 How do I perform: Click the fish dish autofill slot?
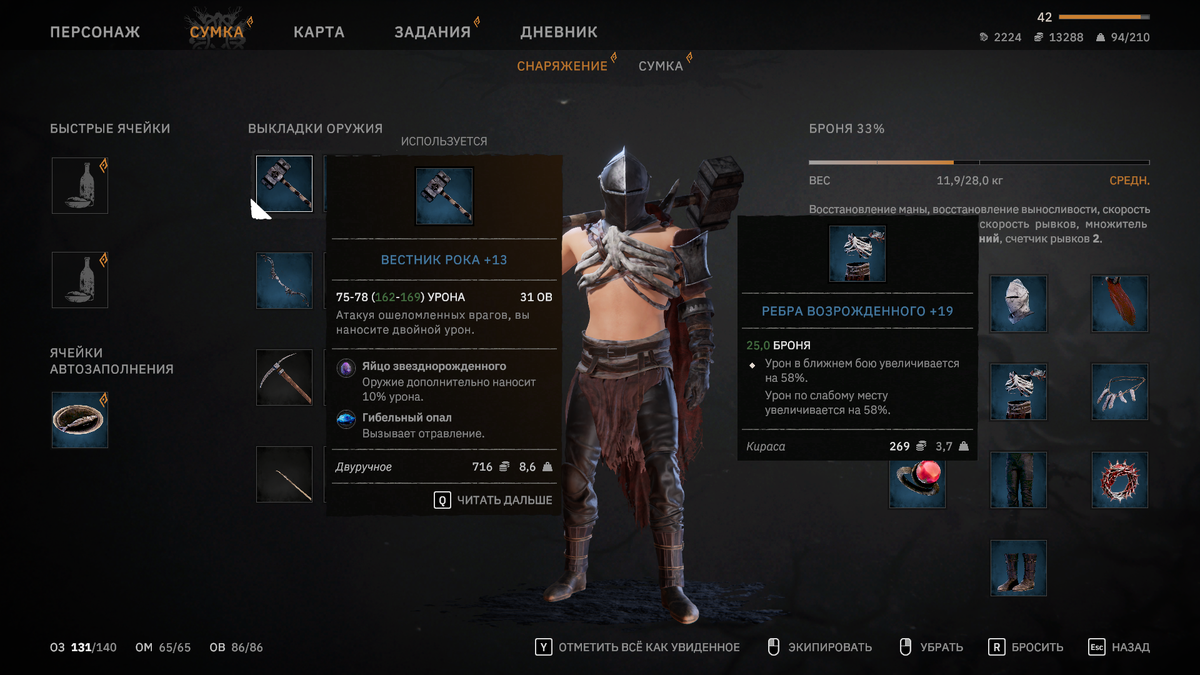coord(80,419)
